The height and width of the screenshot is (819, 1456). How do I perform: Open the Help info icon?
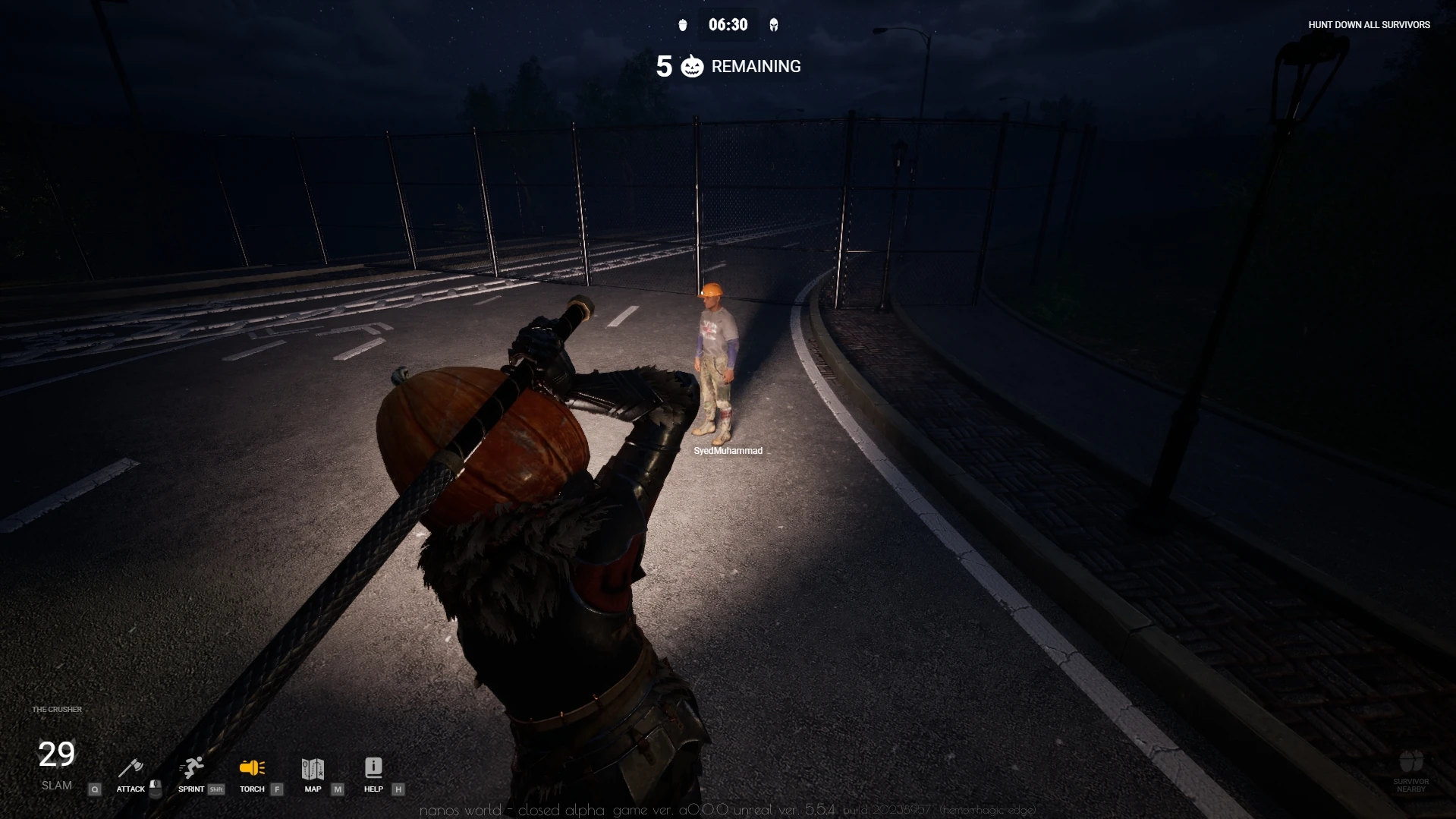(373, 768)
